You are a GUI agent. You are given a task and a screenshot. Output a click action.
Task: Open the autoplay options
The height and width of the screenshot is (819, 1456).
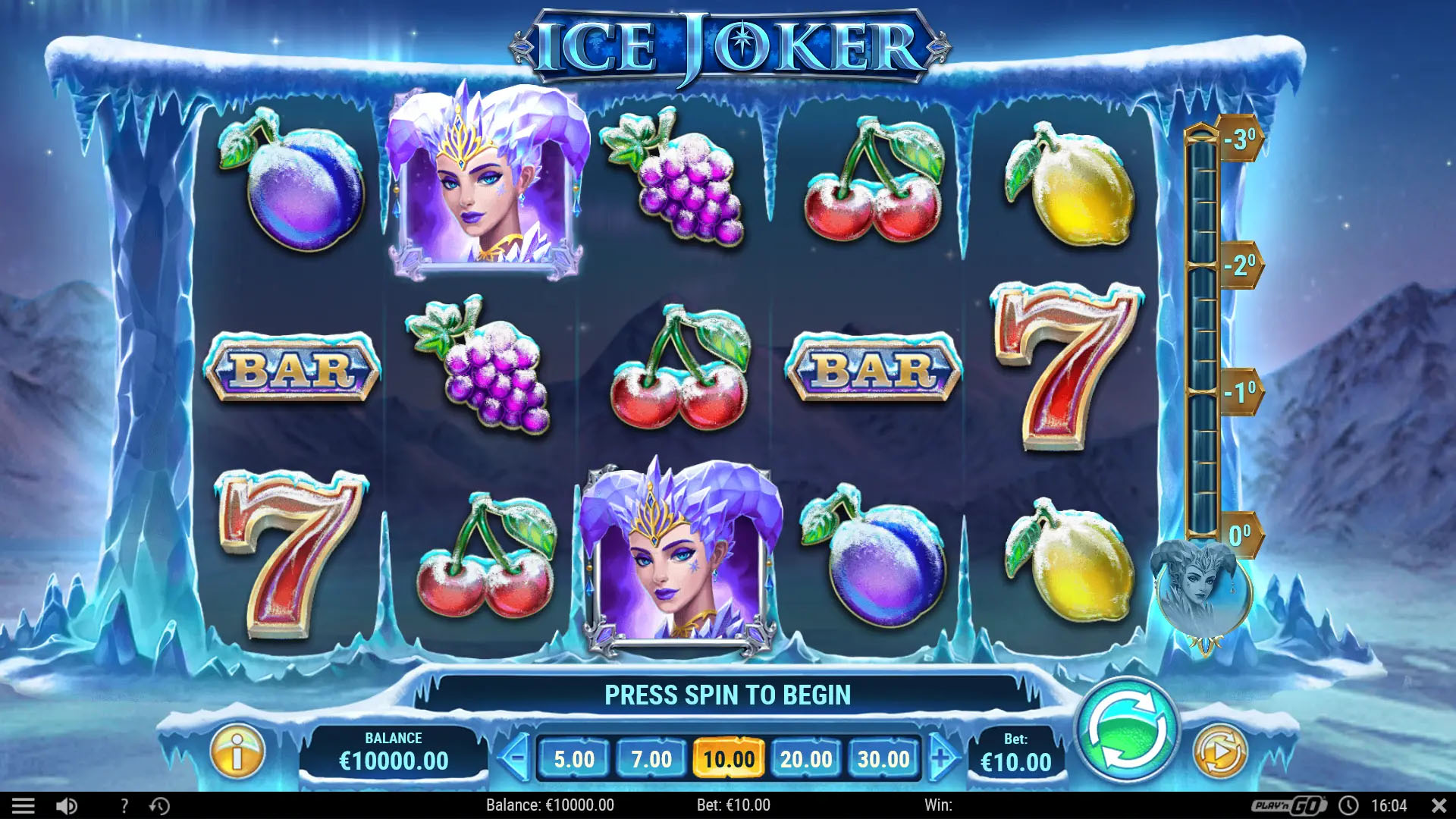click(1219, 752)
